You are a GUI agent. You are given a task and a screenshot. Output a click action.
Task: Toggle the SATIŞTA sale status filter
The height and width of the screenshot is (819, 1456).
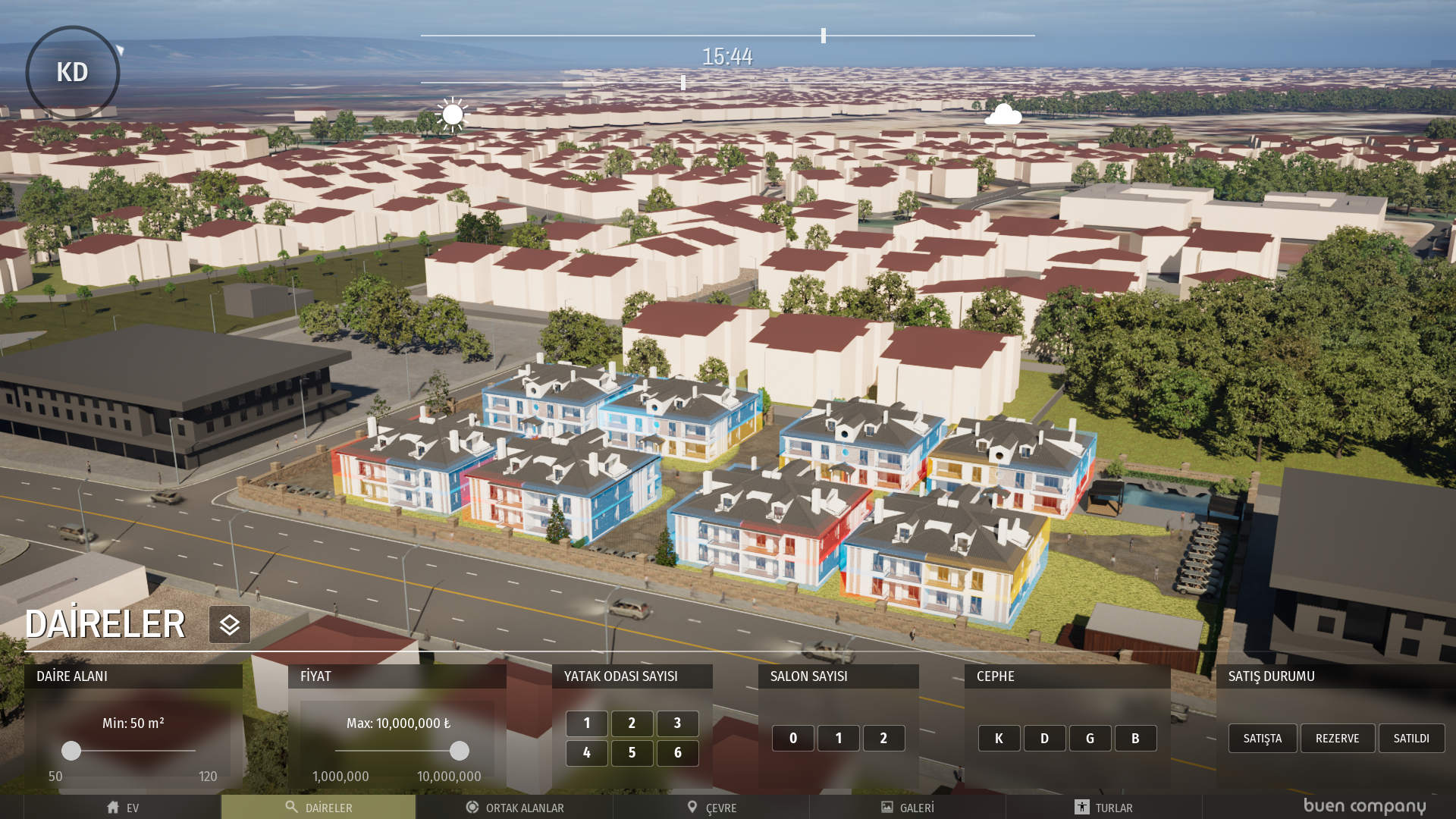pos(1262,739)
